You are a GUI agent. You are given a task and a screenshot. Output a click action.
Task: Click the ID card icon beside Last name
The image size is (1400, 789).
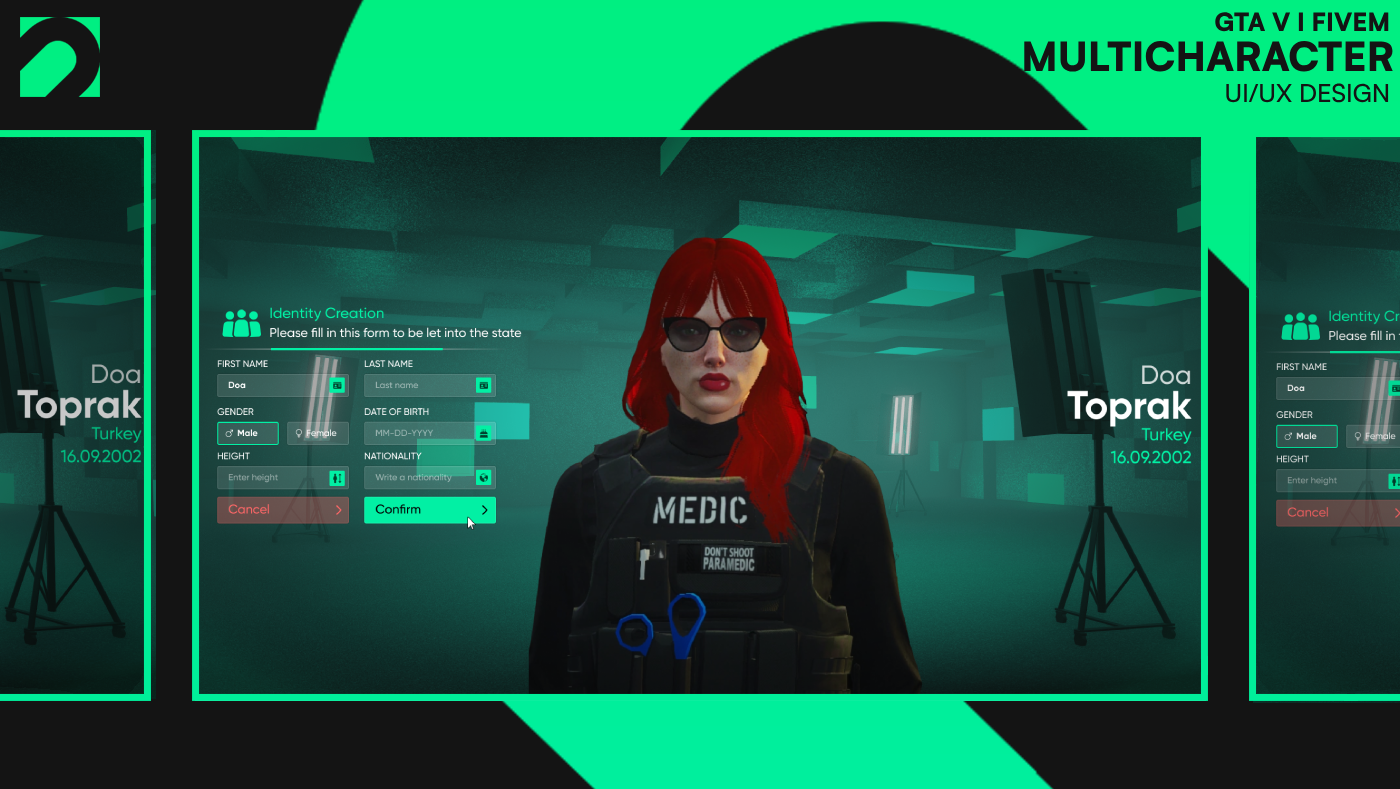coord(484,385)
